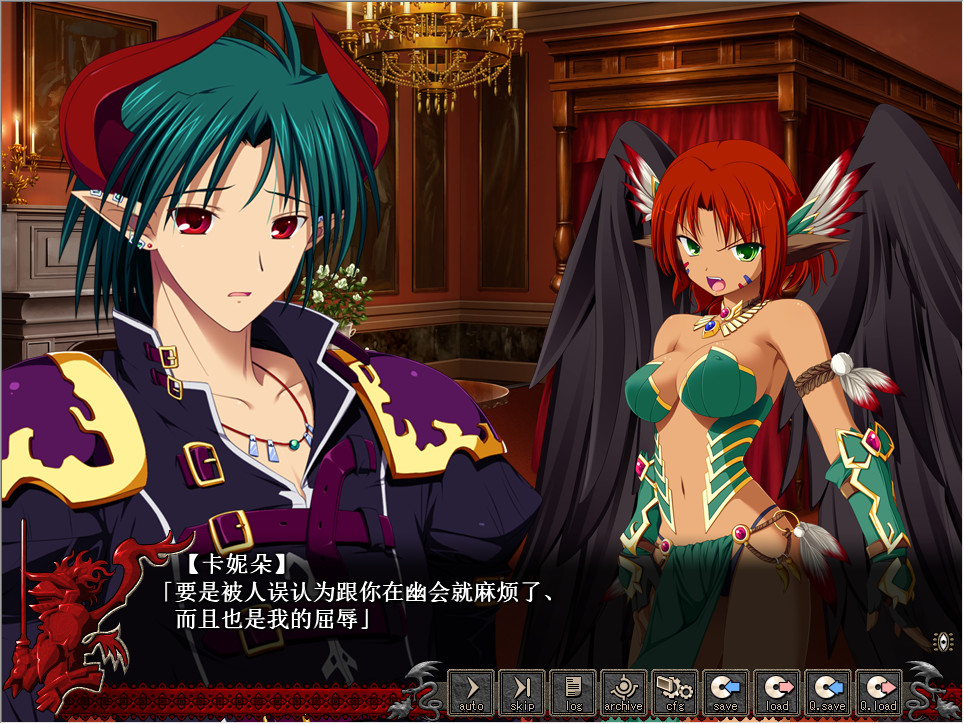Quick save with the Q.save button
The width and height of the screenshot is (964, 724).
[x=828, y=692]
